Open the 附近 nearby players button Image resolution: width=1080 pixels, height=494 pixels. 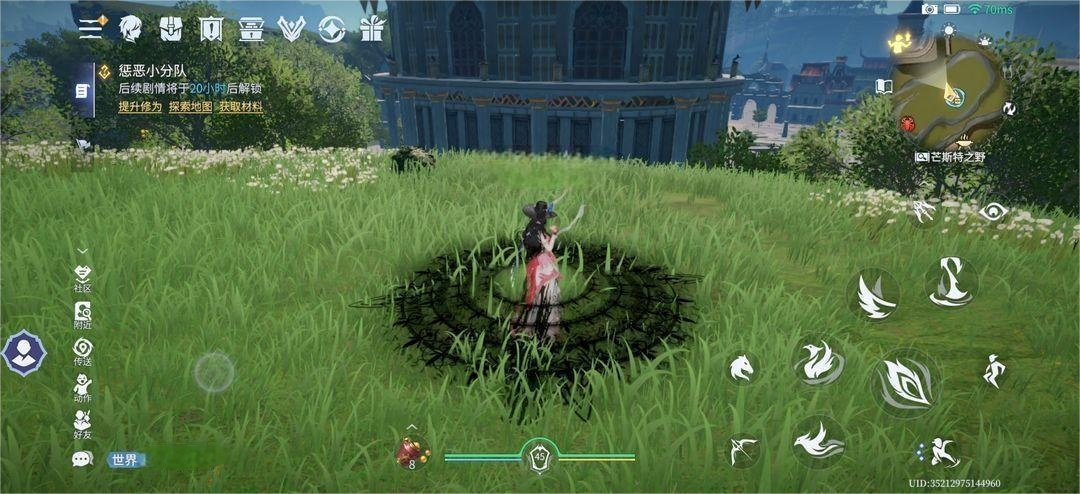83,316
